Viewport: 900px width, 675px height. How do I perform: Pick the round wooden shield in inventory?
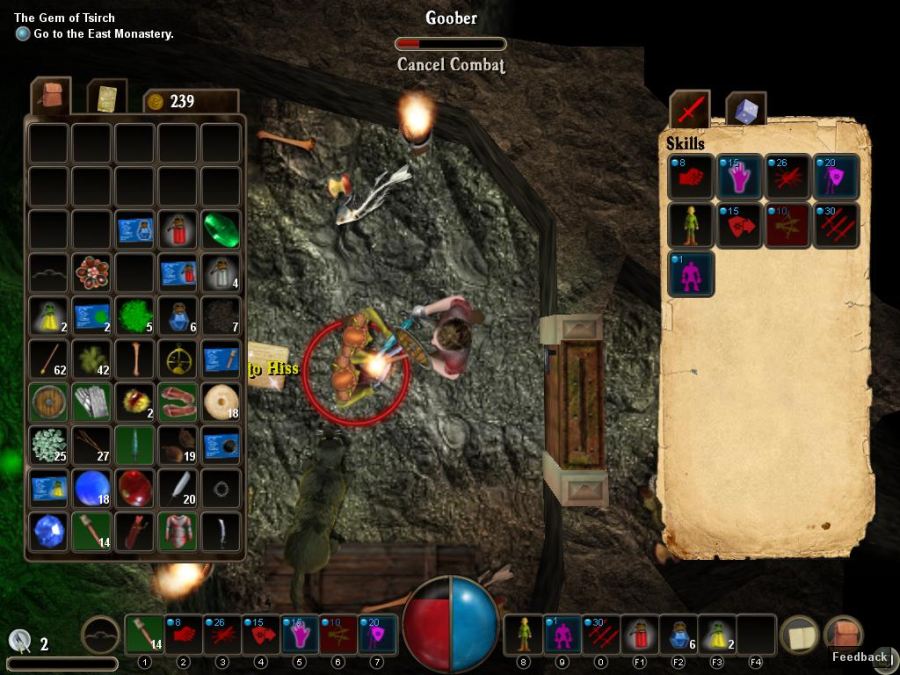48,401
